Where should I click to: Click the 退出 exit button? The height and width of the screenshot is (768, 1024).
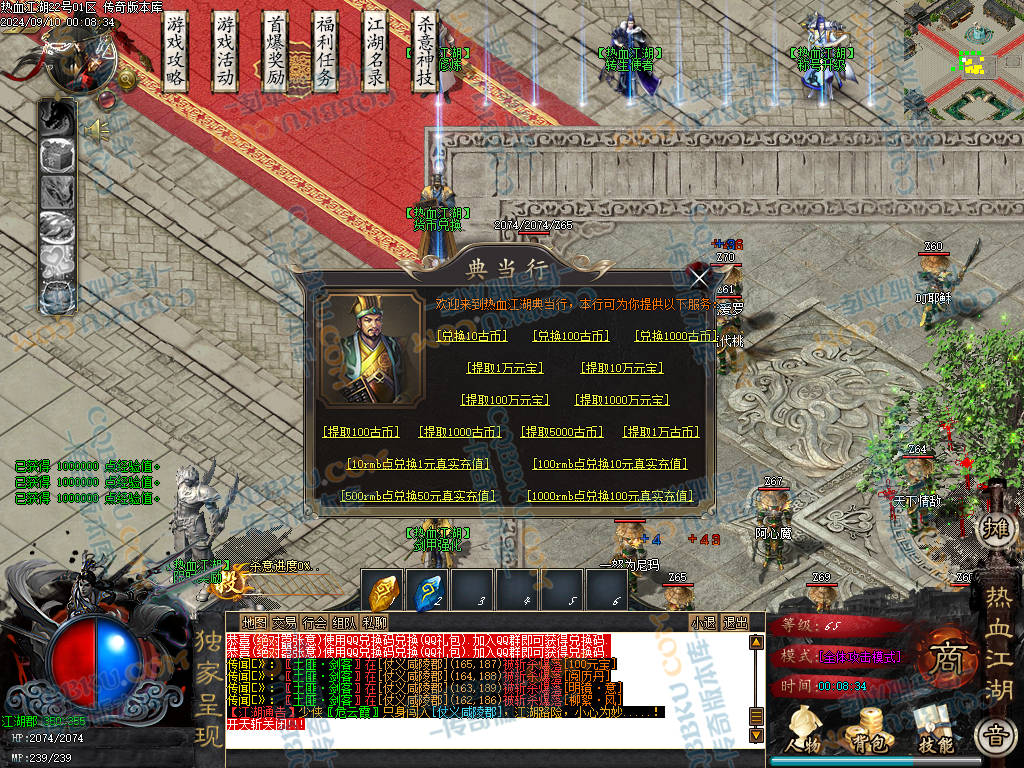735,622
